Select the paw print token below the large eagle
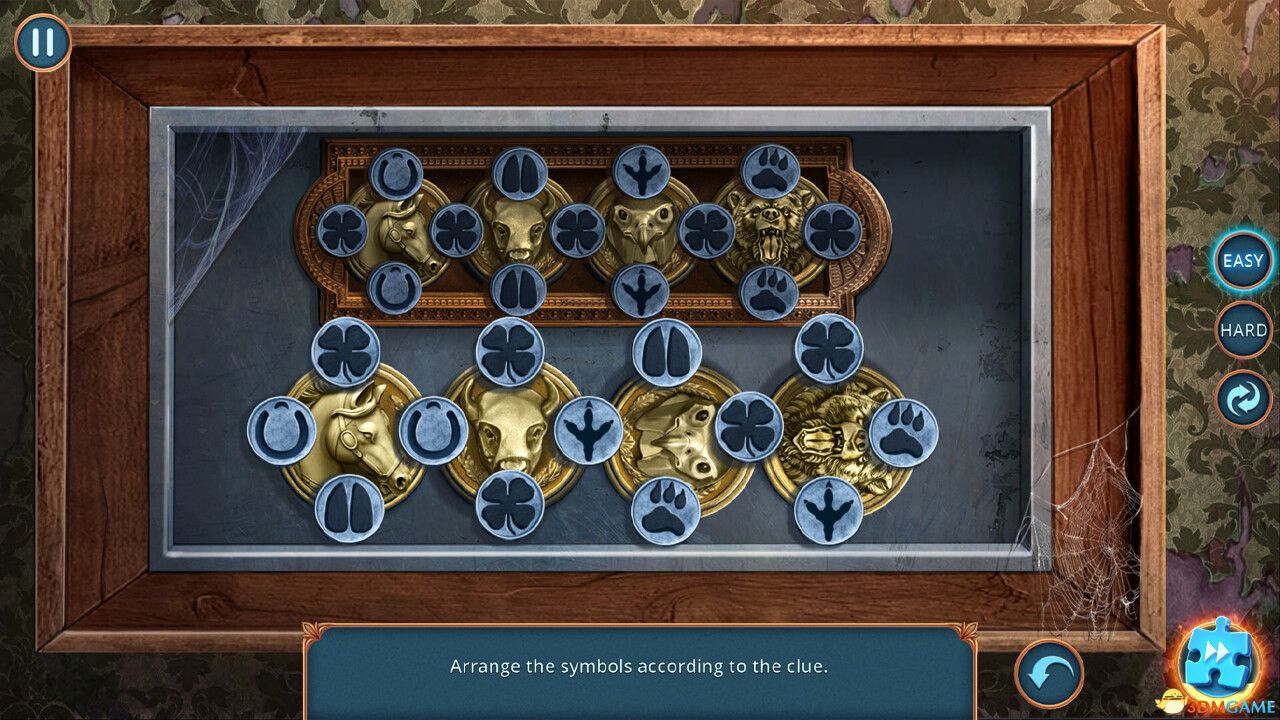Screen dimensions: 1280x720 (665, 508)
